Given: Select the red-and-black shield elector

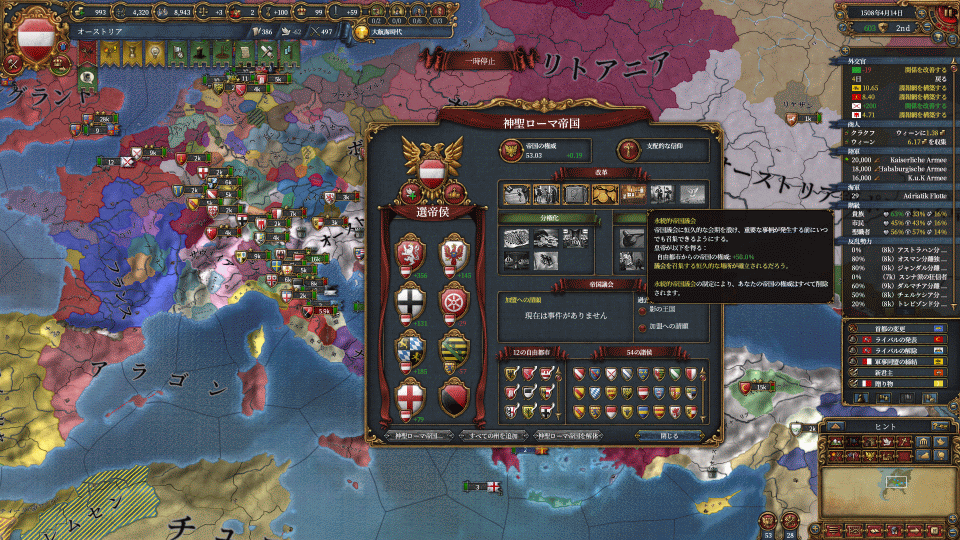Looking at the screenshot, I should (x=454, y=396).
